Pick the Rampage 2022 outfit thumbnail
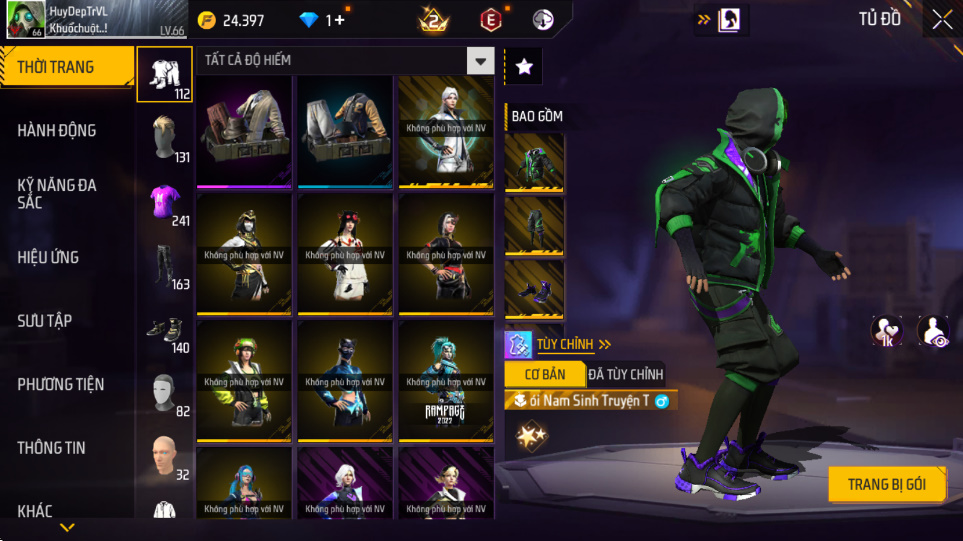 click(x=445, y=381)
